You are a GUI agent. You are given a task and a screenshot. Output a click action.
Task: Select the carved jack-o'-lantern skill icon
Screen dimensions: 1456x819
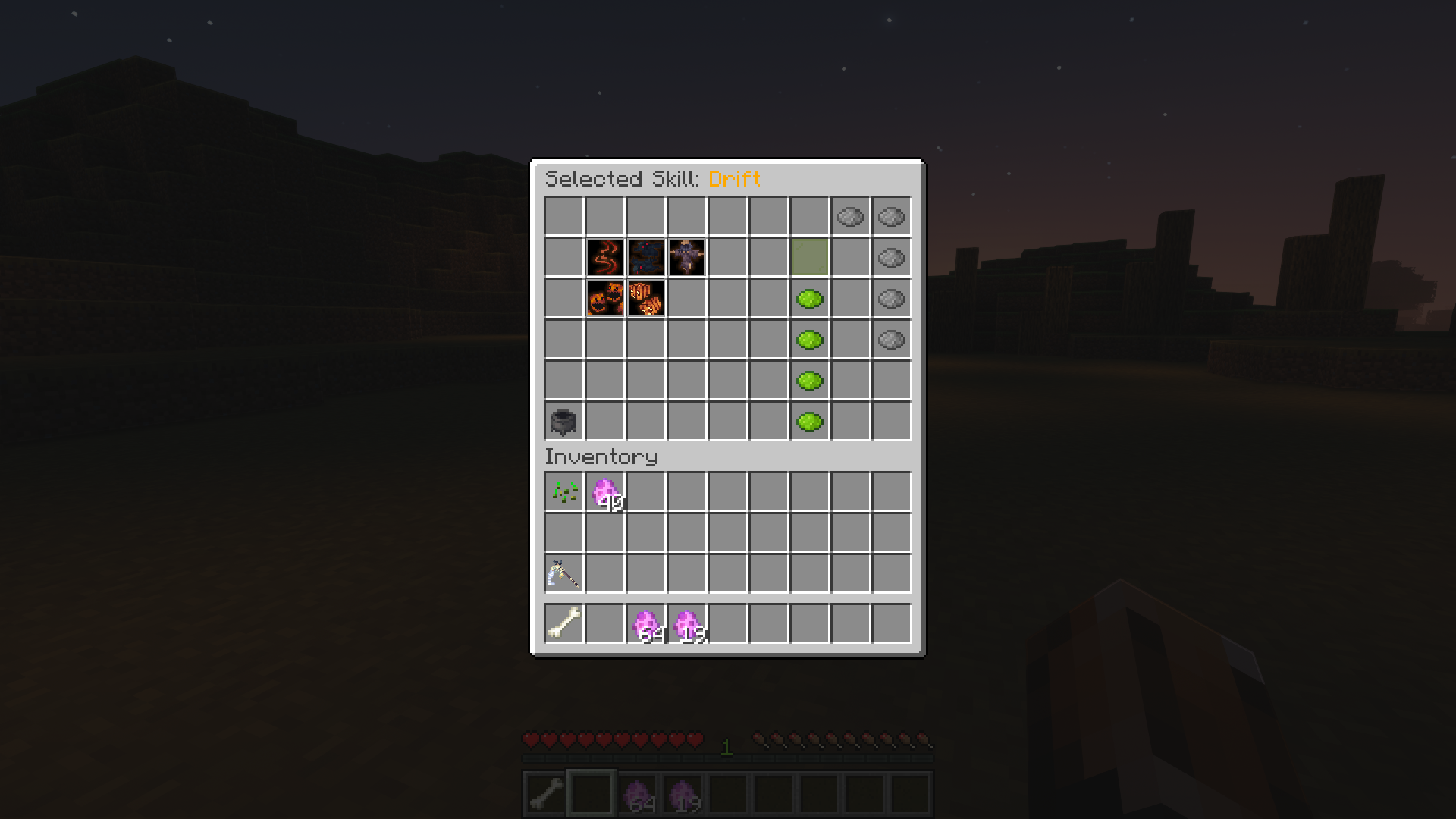click(645, 299)
